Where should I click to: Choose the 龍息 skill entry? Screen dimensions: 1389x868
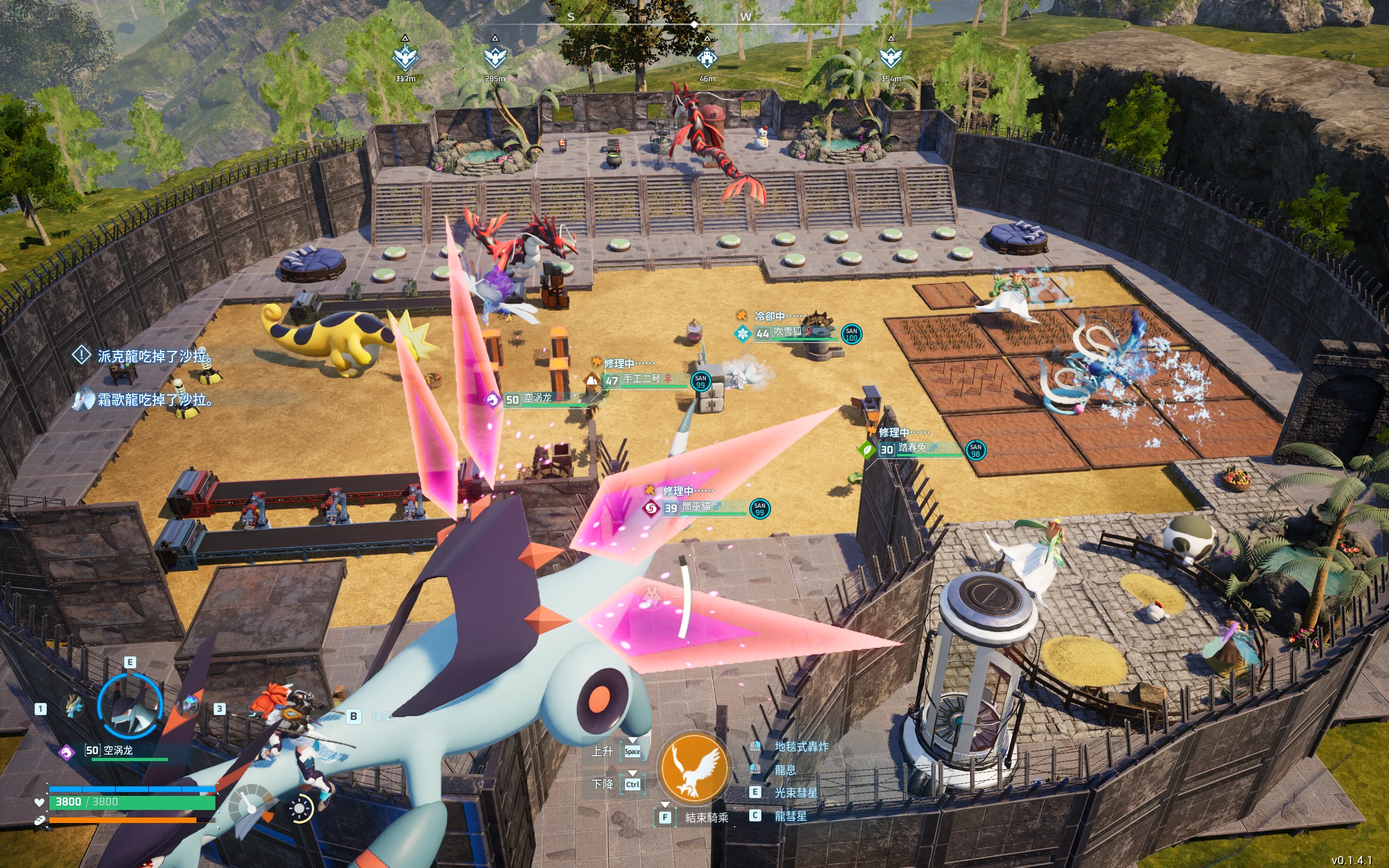(x=785, y=770)
